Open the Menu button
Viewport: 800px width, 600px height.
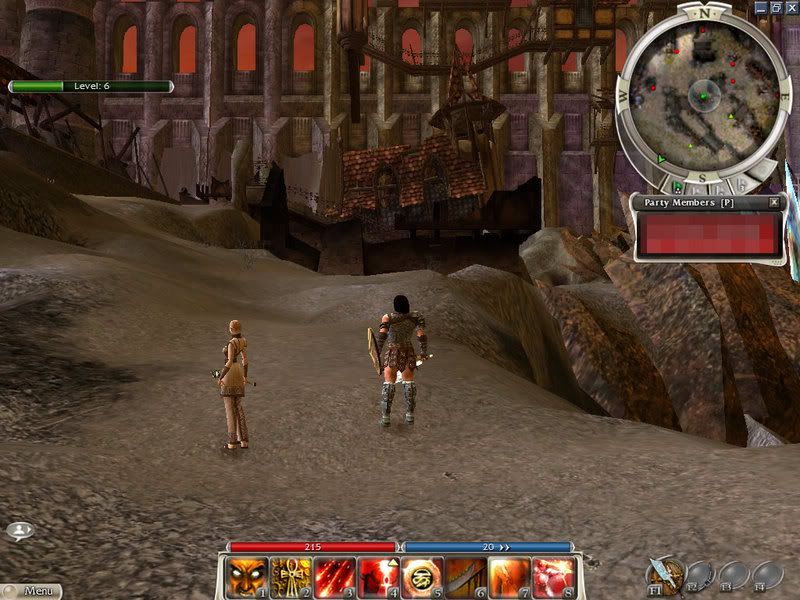click(x=30, y=591)
